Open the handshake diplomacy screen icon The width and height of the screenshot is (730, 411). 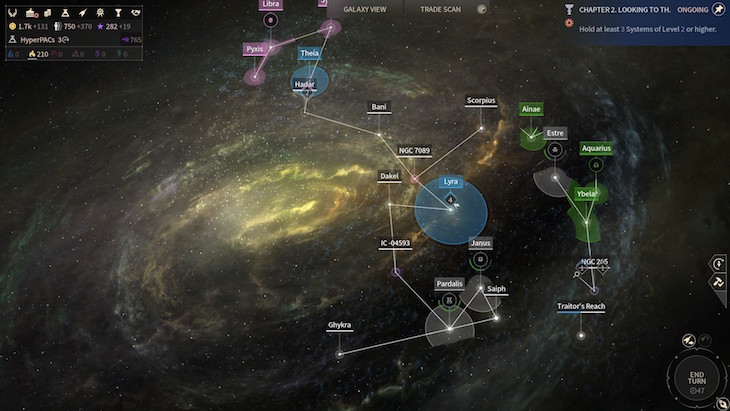click(135, 11)
